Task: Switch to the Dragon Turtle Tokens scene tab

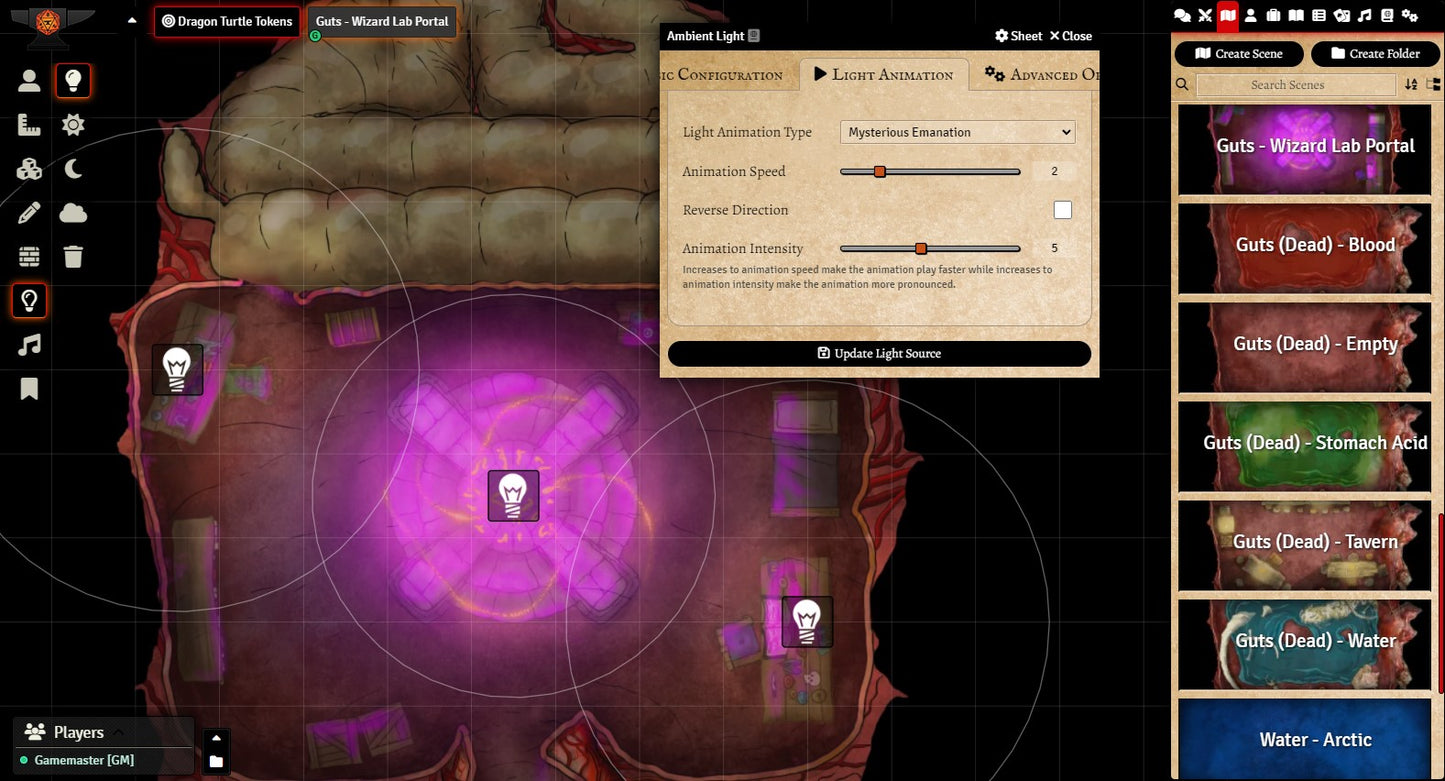Action: [x=227, y=21]
